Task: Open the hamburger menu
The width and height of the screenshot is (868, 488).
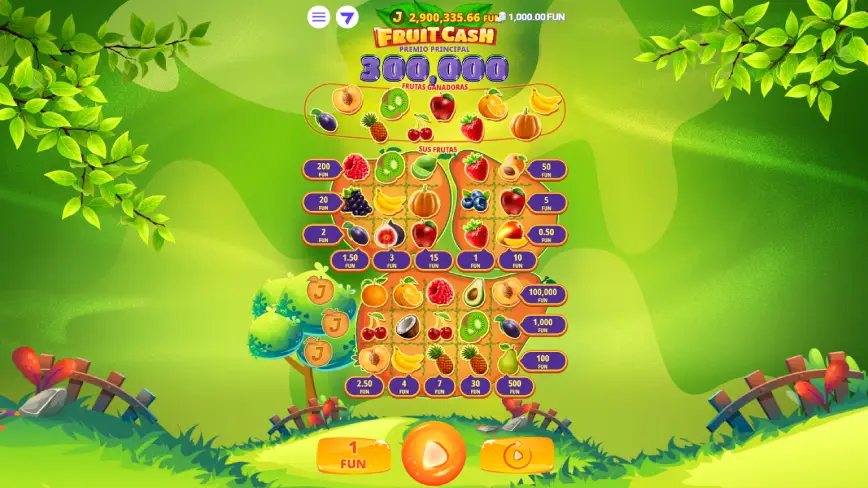Action: [319, 17]
